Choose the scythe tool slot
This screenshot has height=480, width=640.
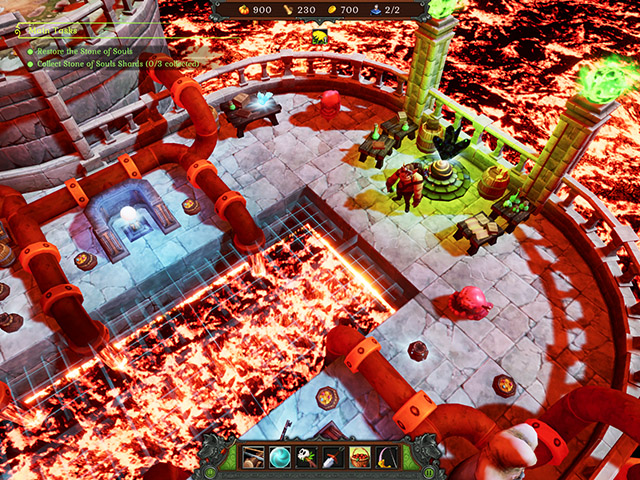click(387, 456)
